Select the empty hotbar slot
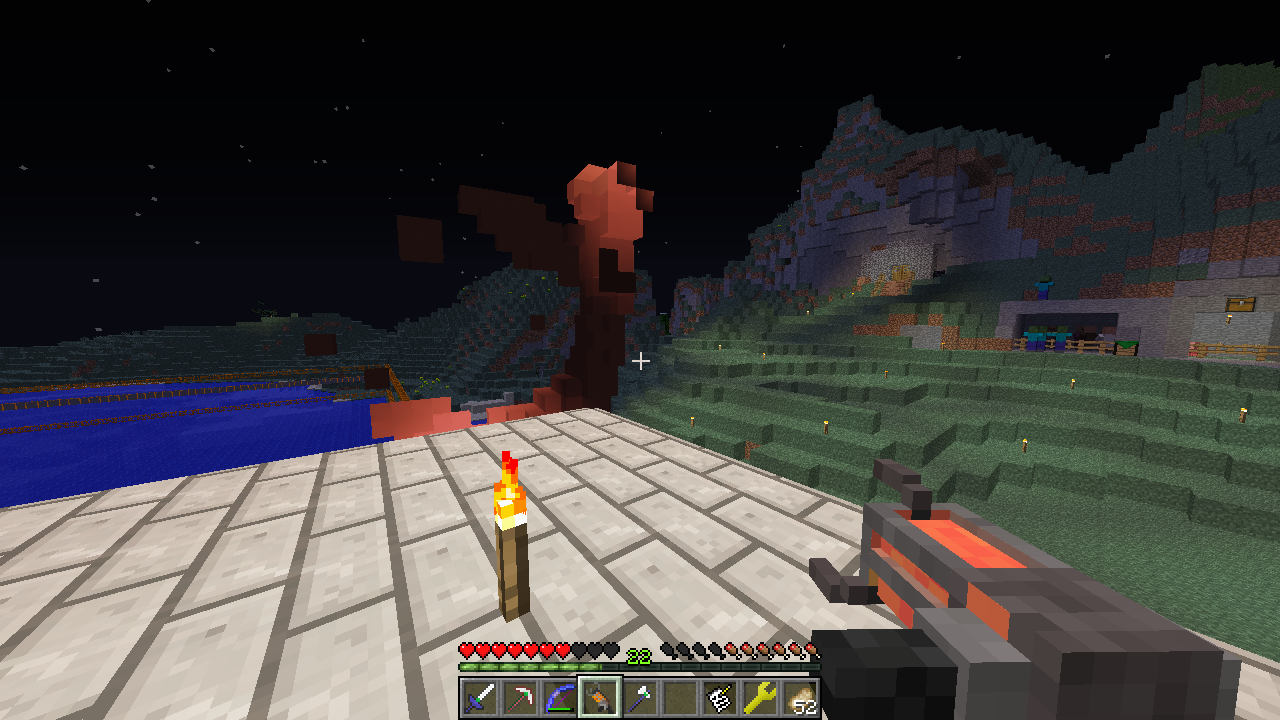The height and width of the screenshot is (720, 1280). coord(680,697)
